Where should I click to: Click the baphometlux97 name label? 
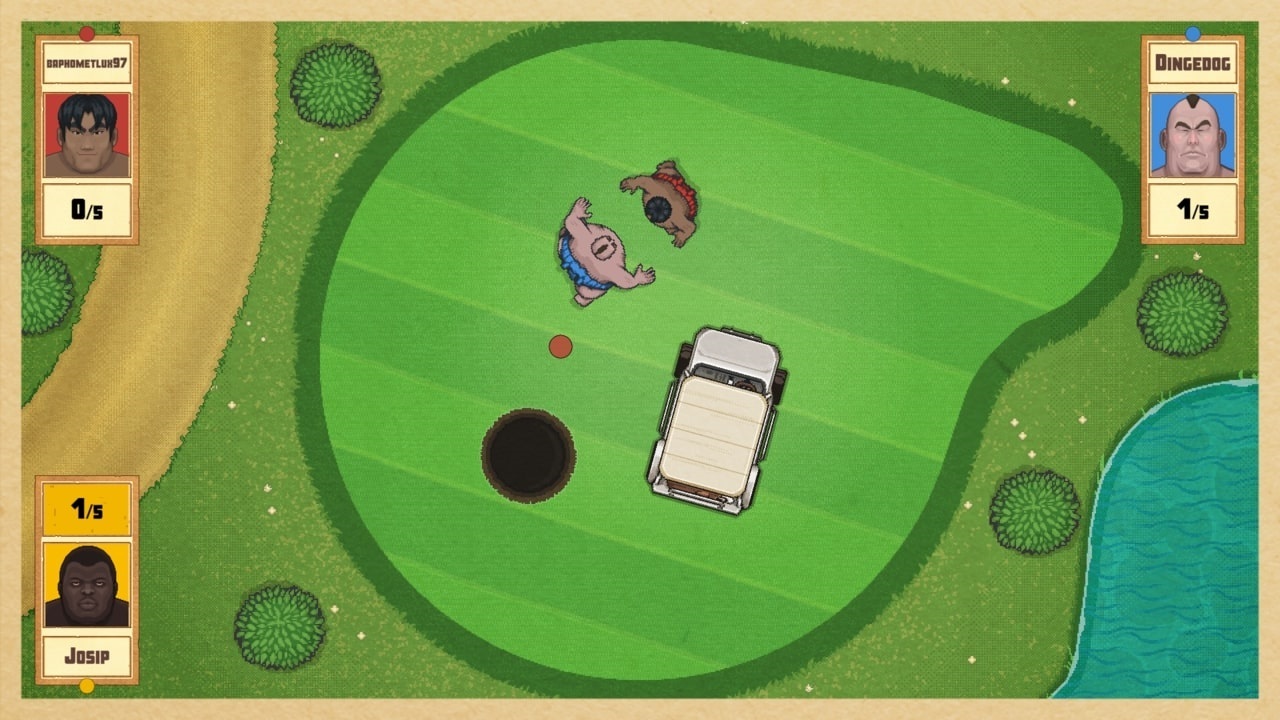point(86,62)
